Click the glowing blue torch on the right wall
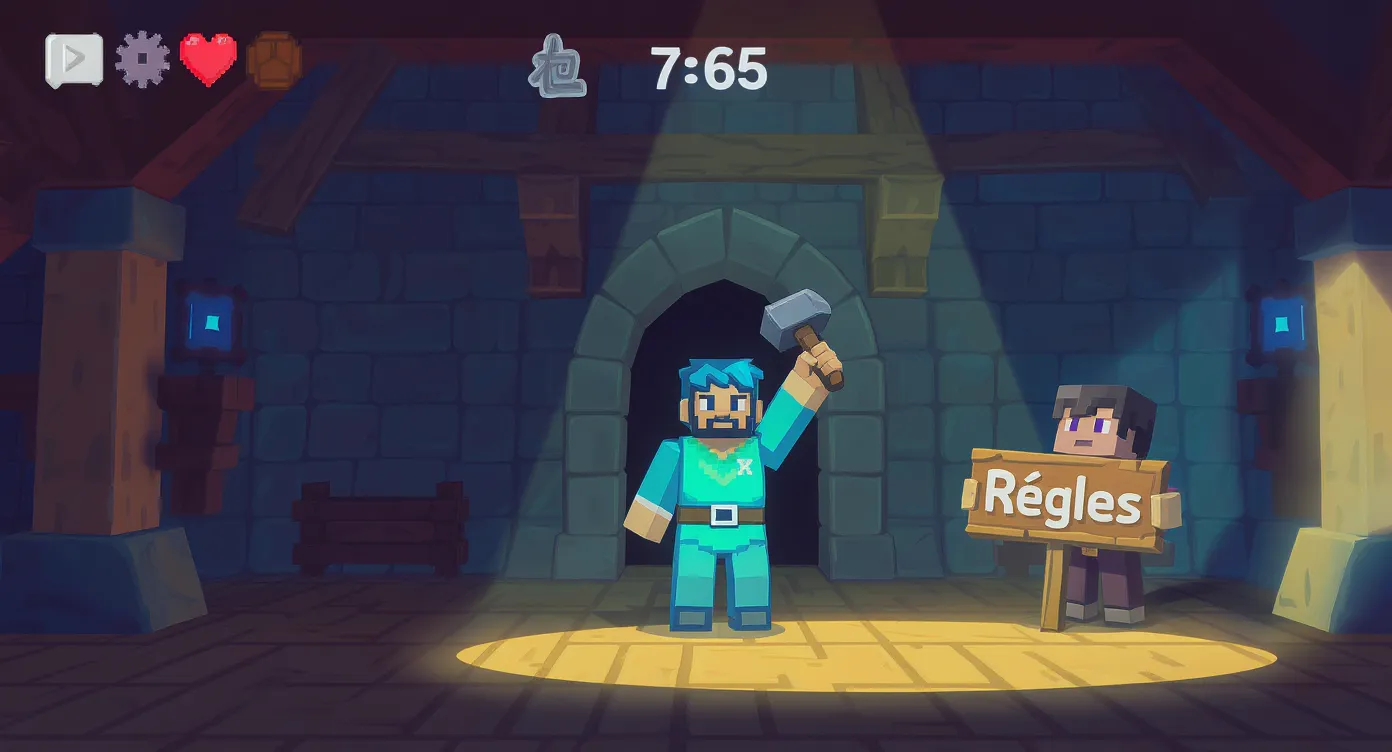 1281,323
